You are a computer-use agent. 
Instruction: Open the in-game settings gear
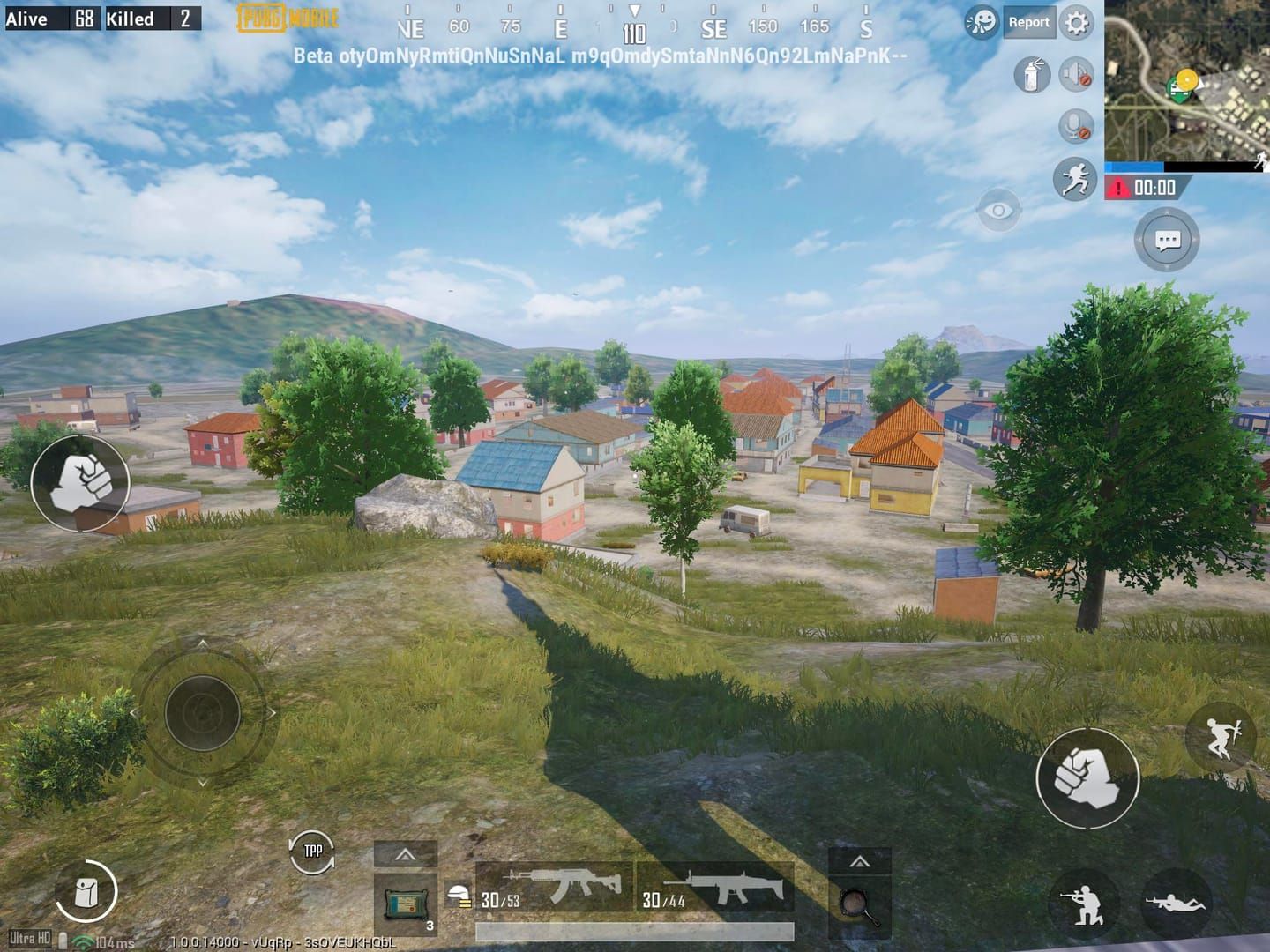[x=1075, y=23]
